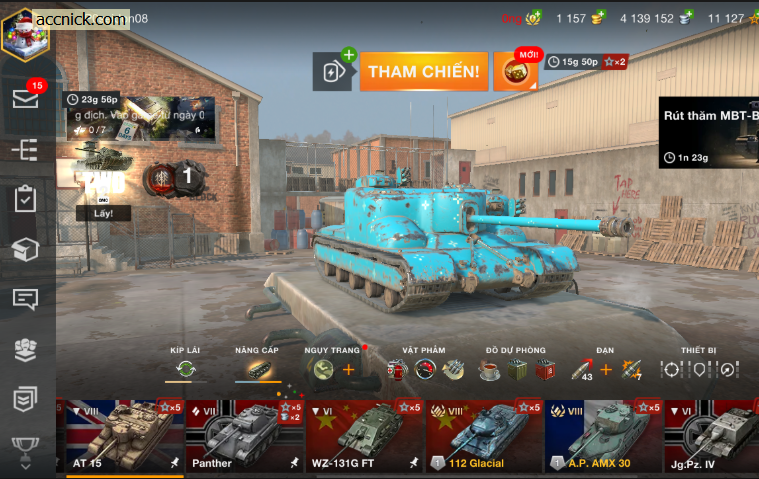Screen dimensions: 759x479
Task: Claim the reward with Lấy! button
Action: (x=103, y=213)
